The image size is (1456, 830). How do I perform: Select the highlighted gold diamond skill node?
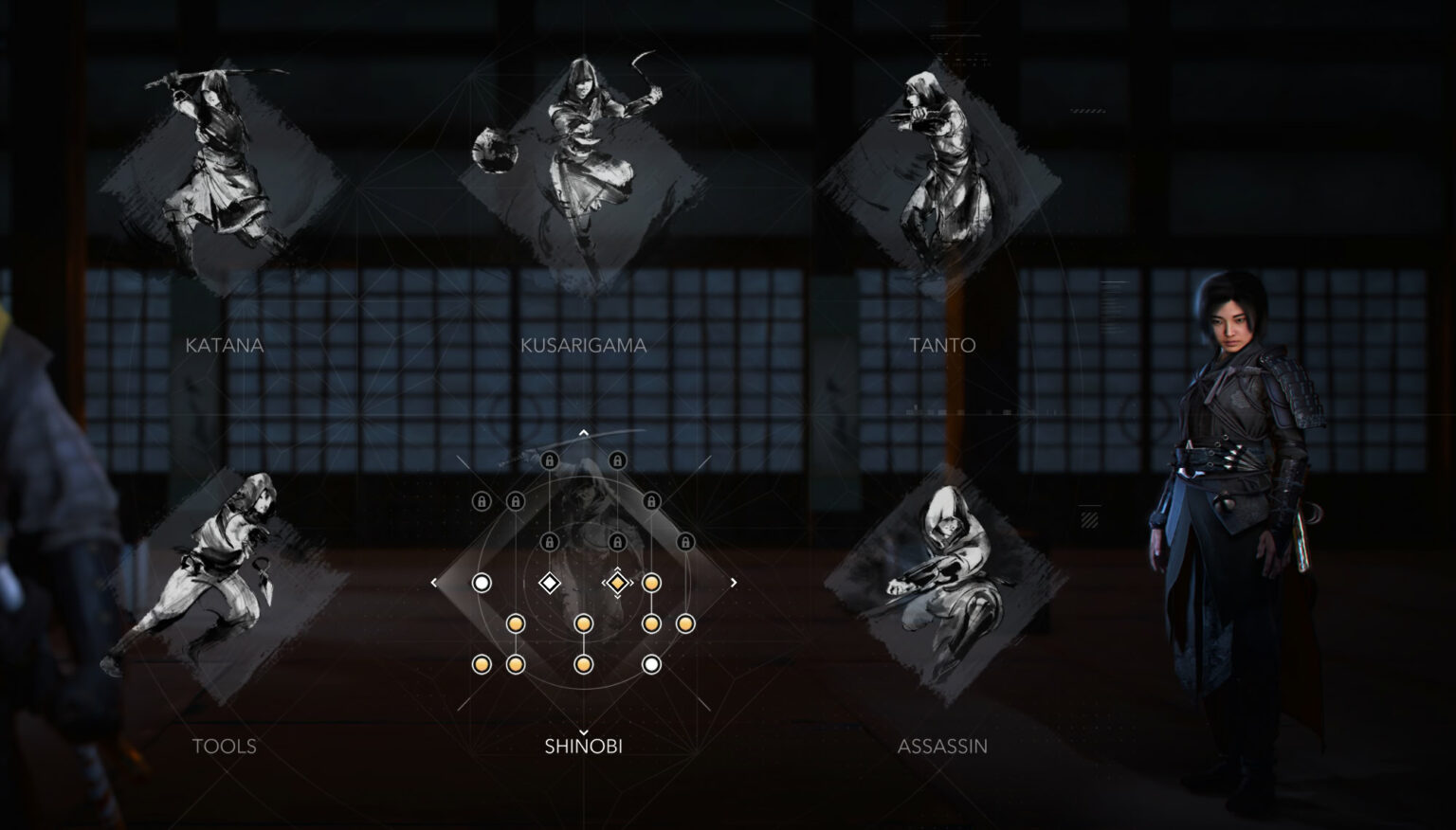coord(617,581)
